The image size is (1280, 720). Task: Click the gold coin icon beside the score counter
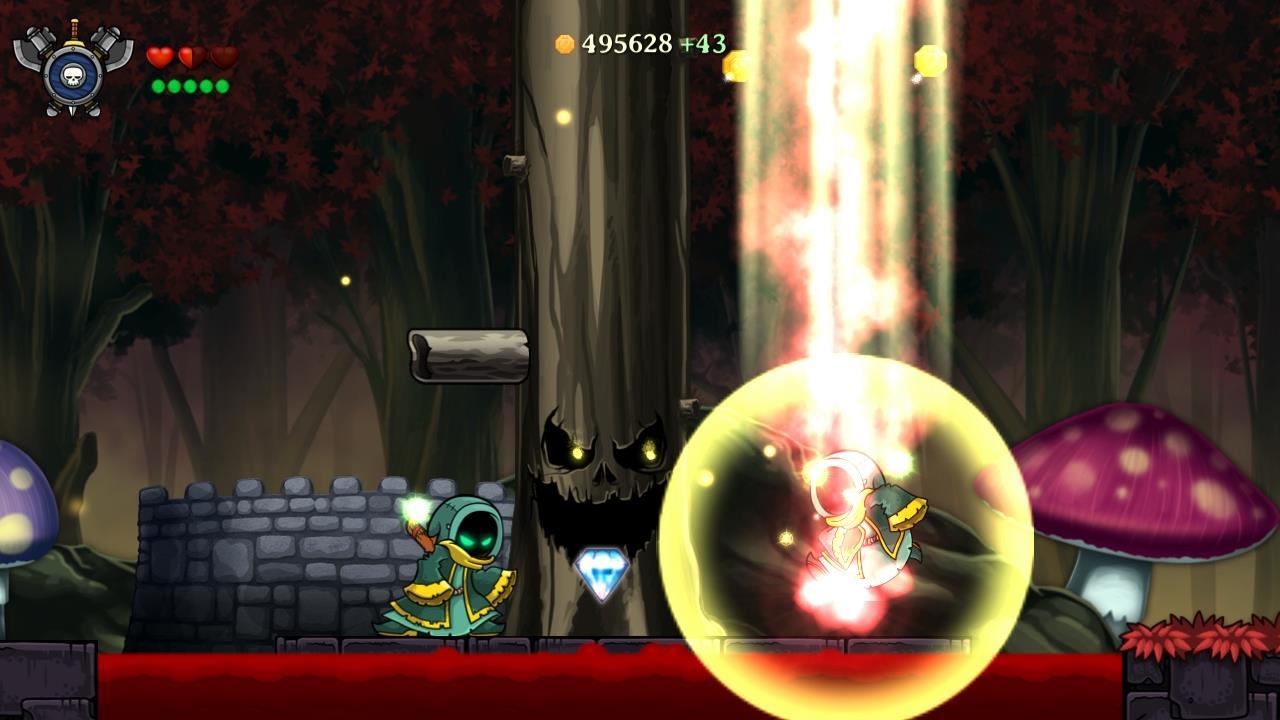pyautogui.click(x=563, y=44)
